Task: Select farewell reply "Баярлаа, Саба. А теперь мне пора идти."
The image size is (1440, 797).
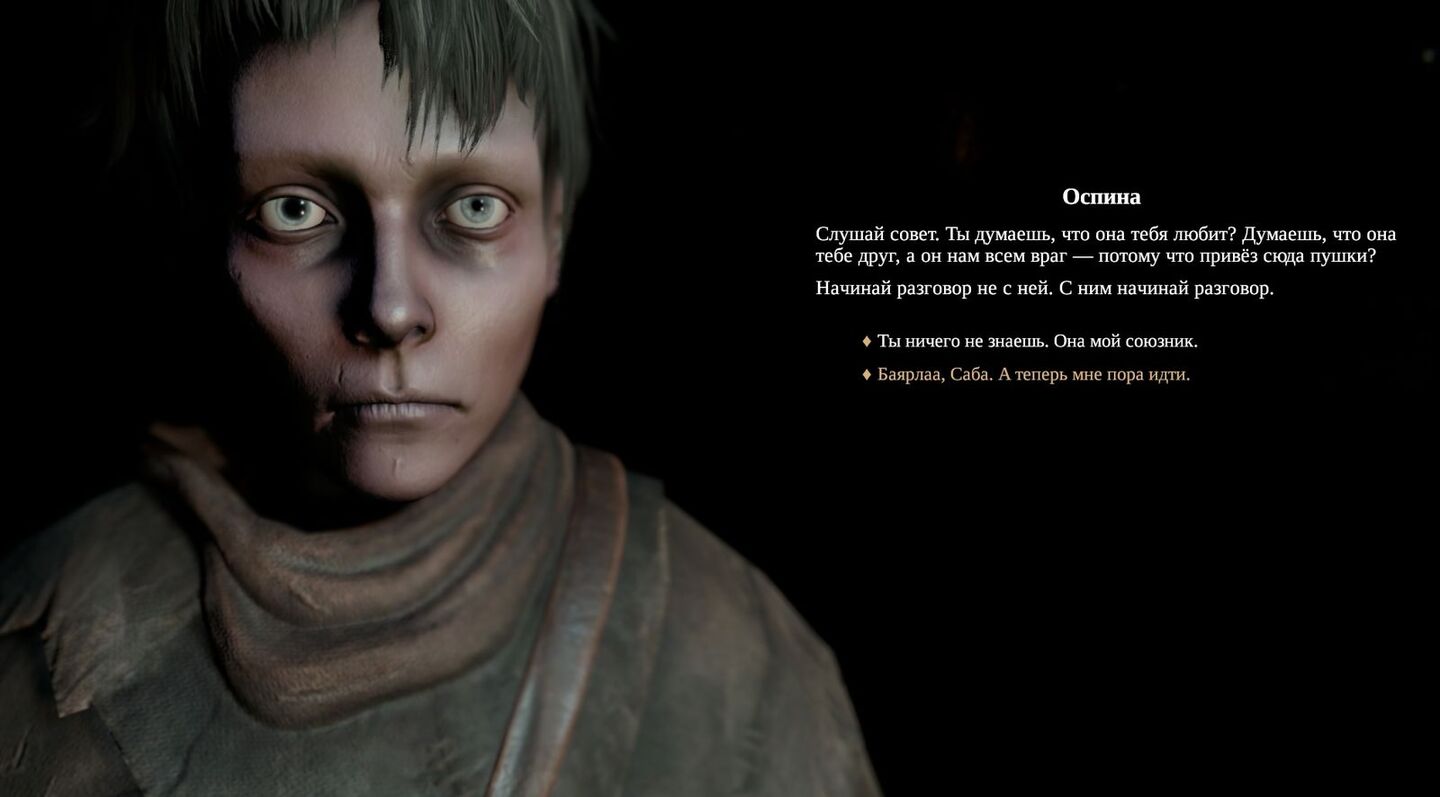Action: click(1033, 375)
